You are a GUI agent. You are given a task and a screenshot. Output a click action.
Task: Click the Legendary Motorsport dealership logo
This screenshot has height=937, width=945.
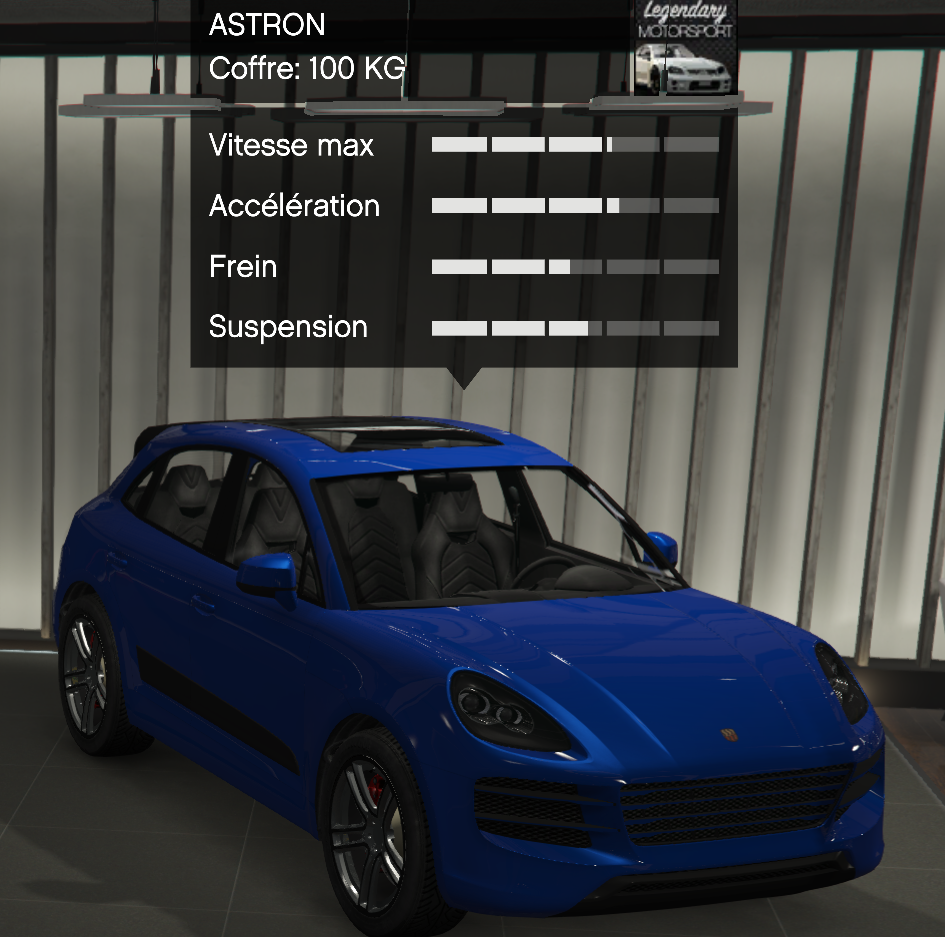tap(686, 45)
